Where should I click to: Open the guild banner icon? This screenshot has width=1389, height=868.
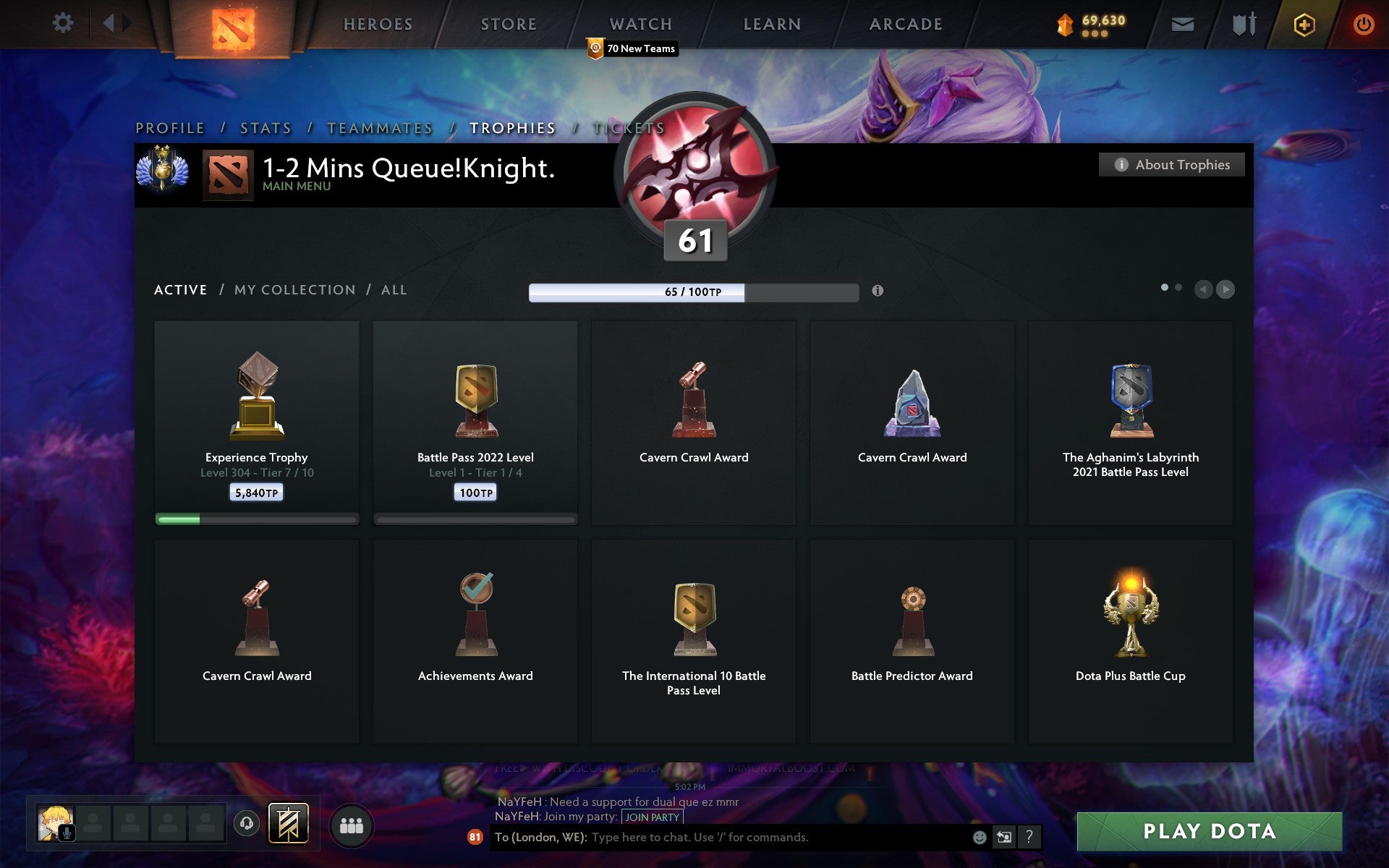(287, 822)
